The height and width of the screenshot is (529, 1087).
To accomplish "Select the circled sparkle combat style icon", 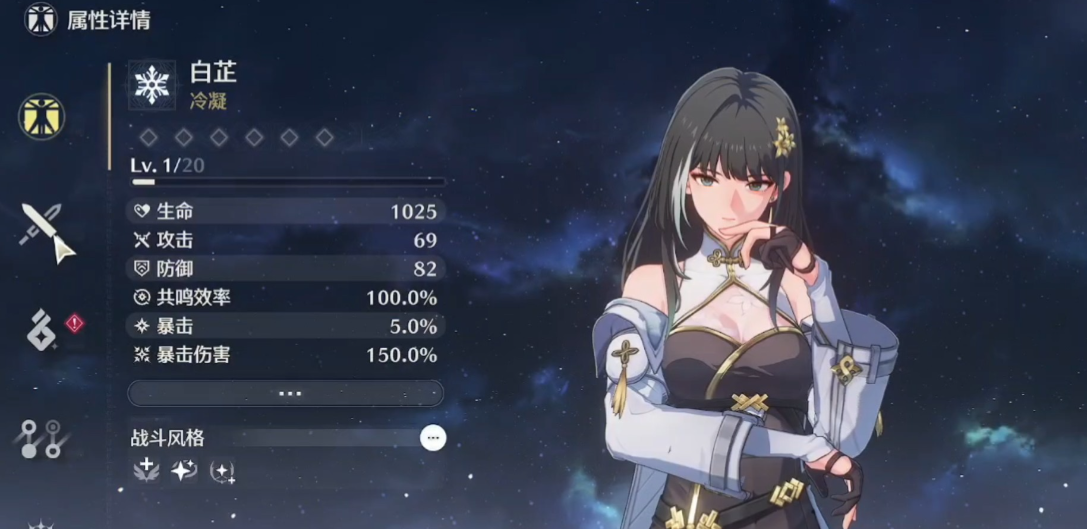I will point(222,470).
